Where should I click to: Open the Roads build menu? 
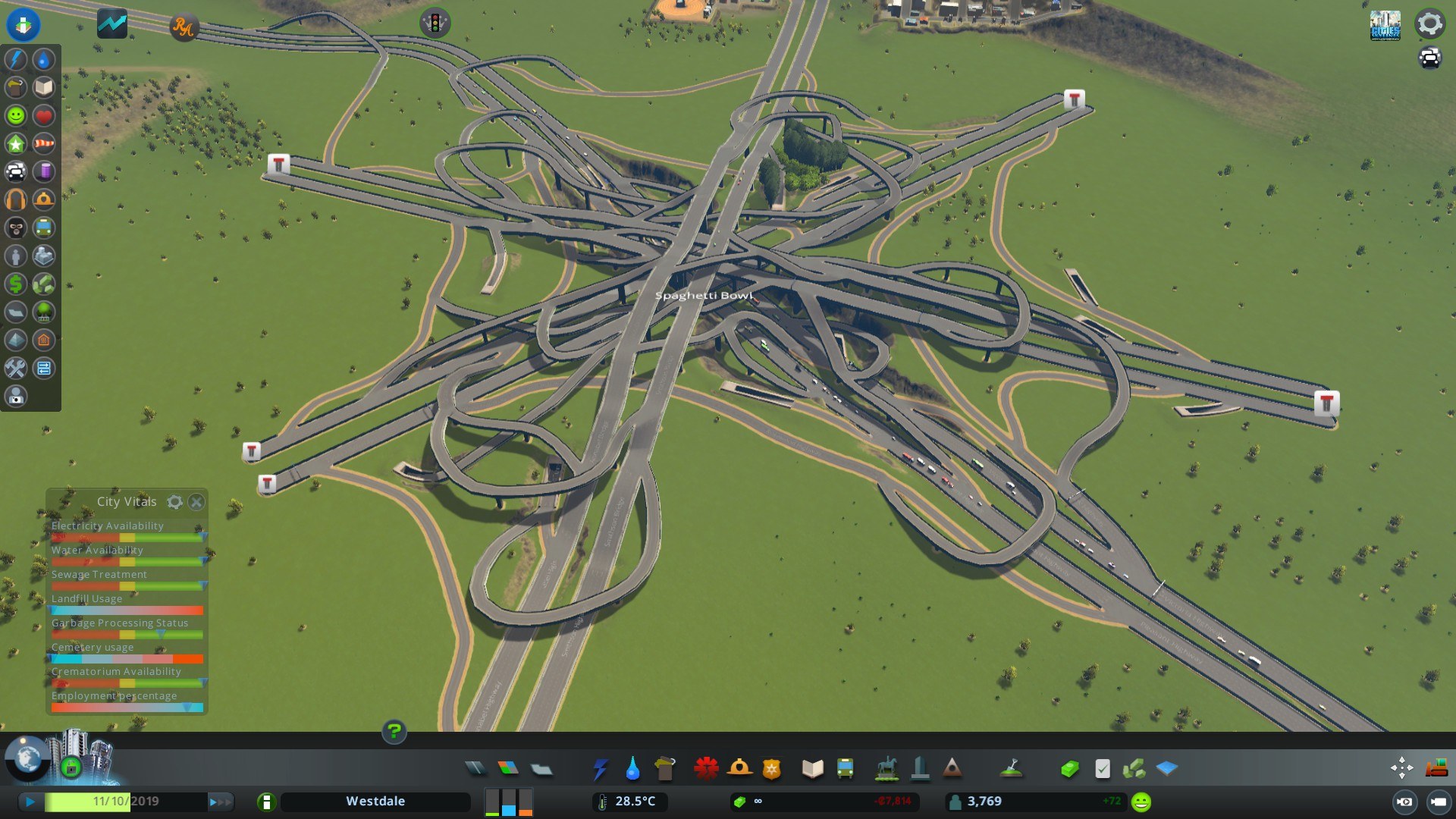475,769
